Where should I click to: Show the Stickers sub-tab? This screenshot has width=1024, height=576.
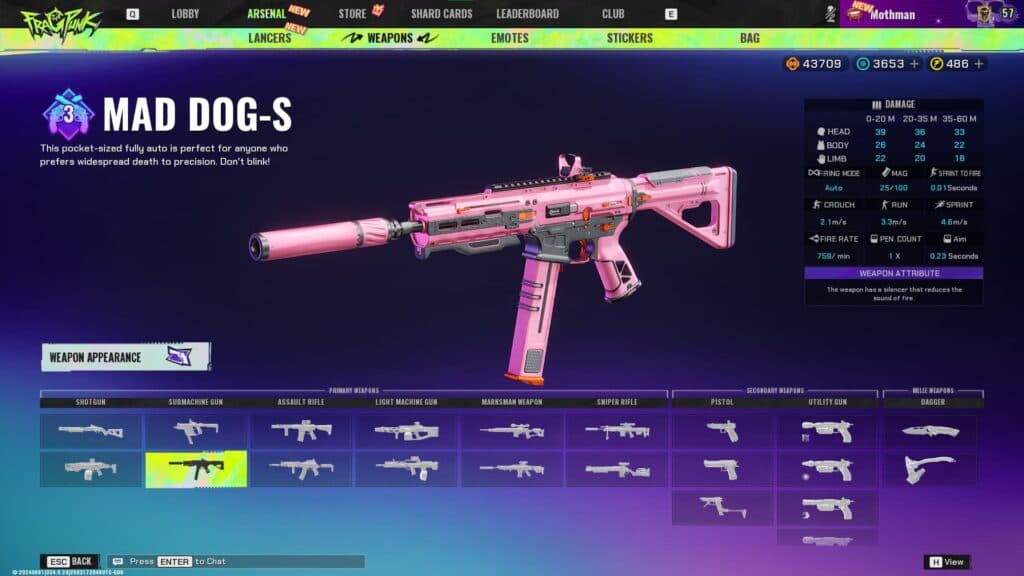tap(629, 38)
